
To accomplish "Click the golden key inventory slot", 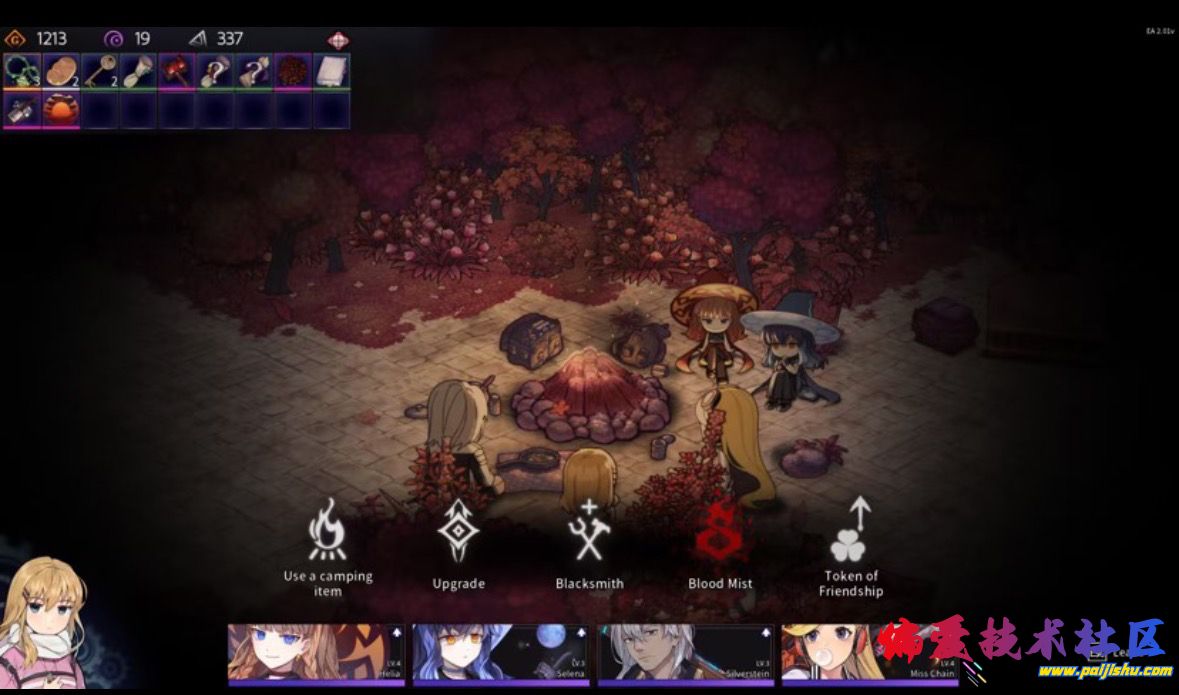I will click(x=99, y=72).
